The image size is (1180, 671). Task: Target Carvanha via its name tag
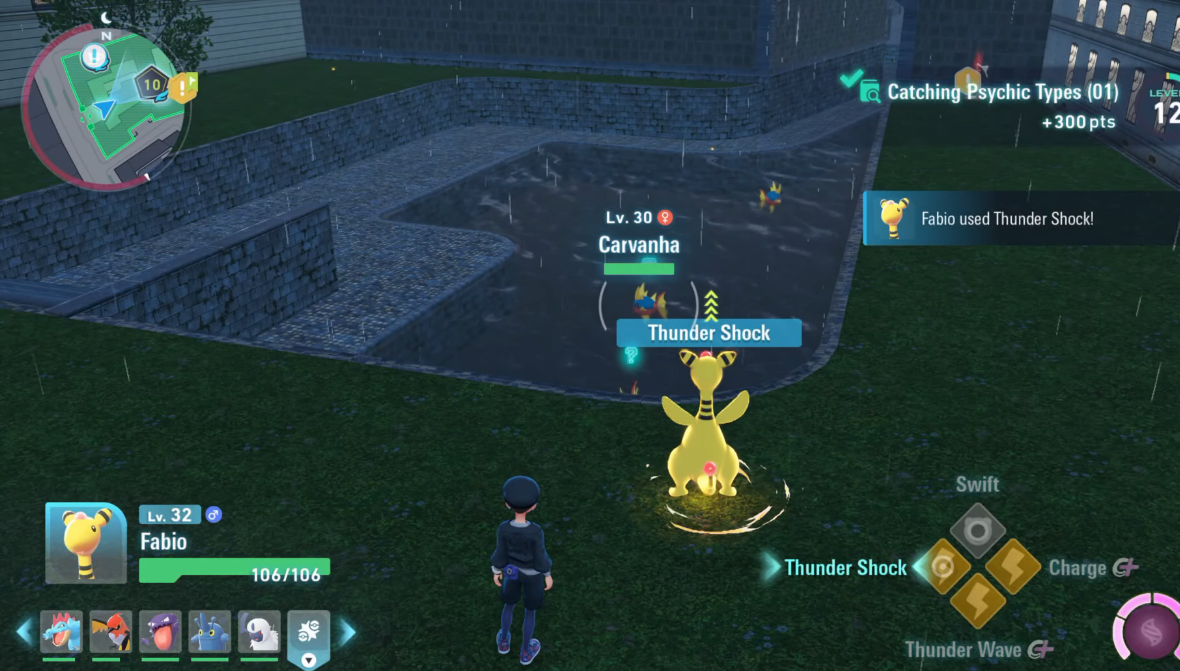639,245
